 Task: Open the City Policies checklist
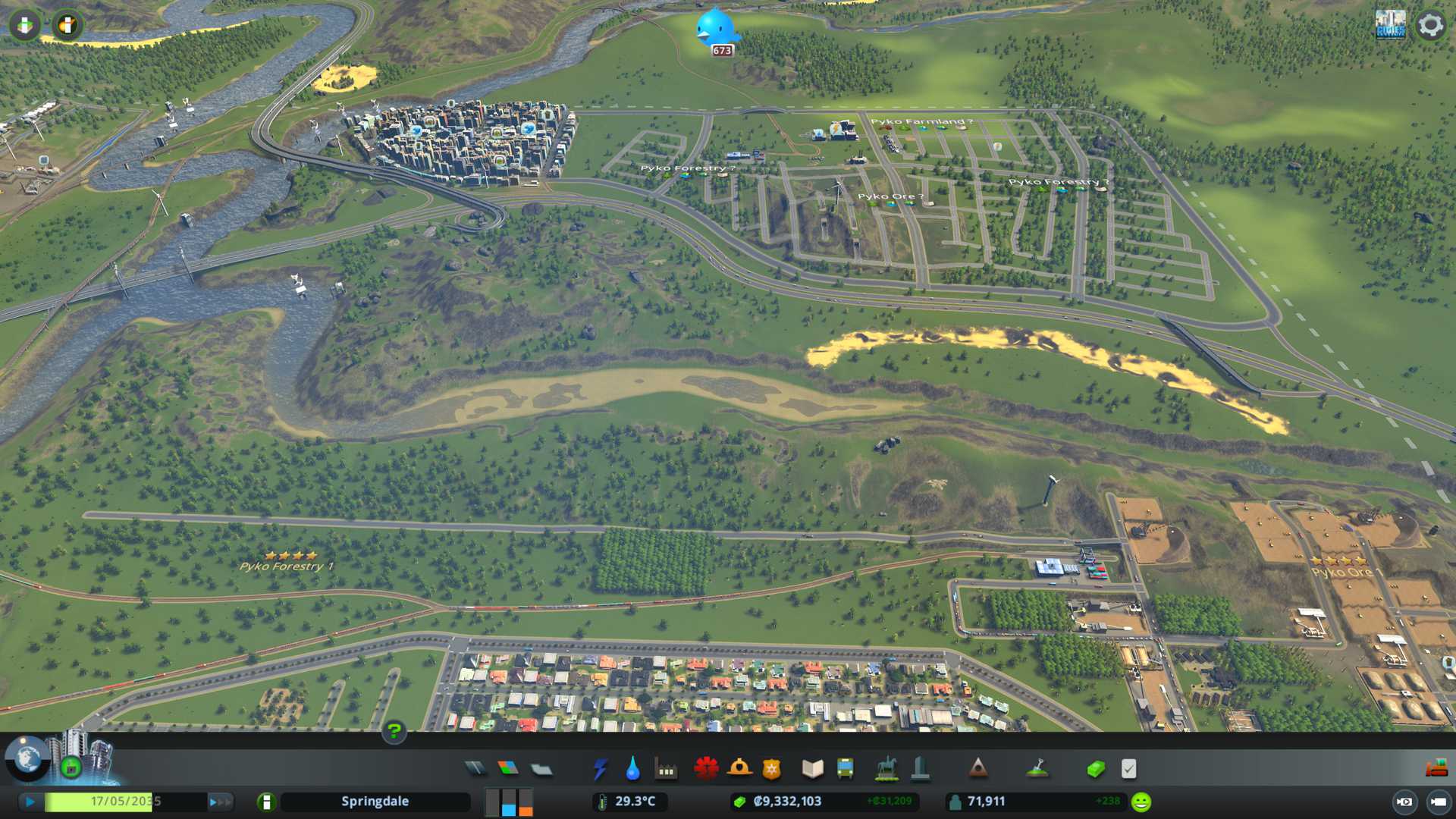1128,769
